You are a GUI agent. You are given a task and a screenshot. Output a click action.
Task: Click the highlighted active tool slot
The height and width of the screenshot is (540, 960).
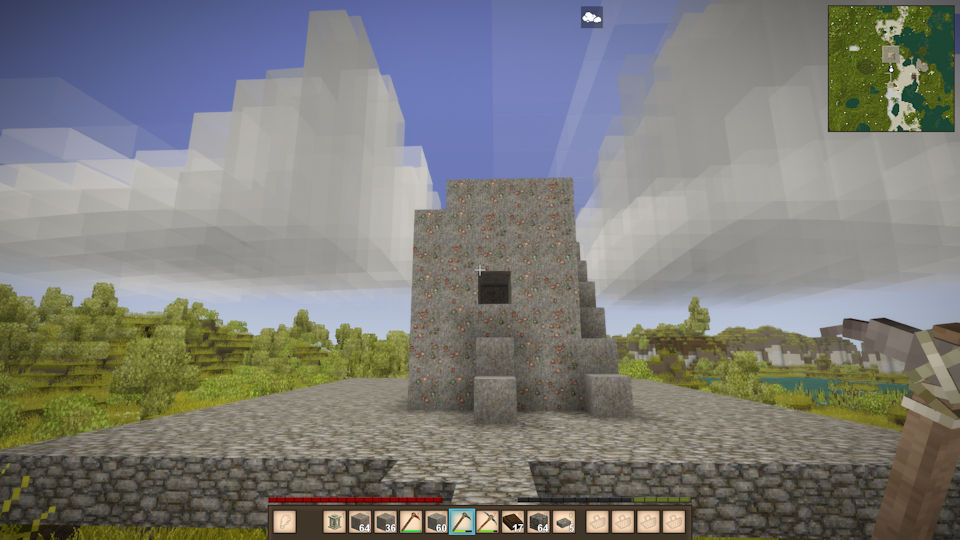click(462, 521)
